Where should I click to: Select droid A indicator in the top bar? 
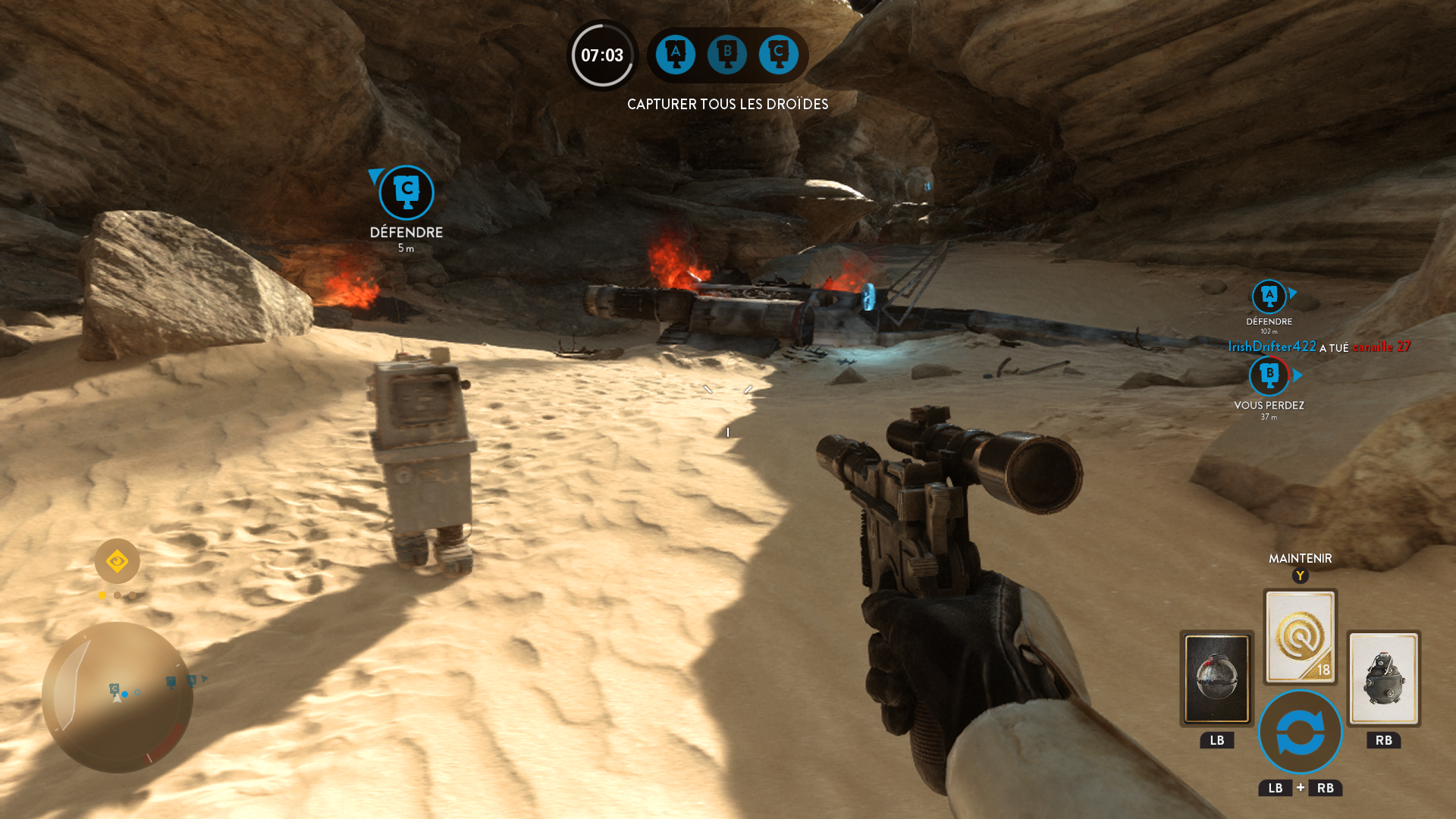675,55
